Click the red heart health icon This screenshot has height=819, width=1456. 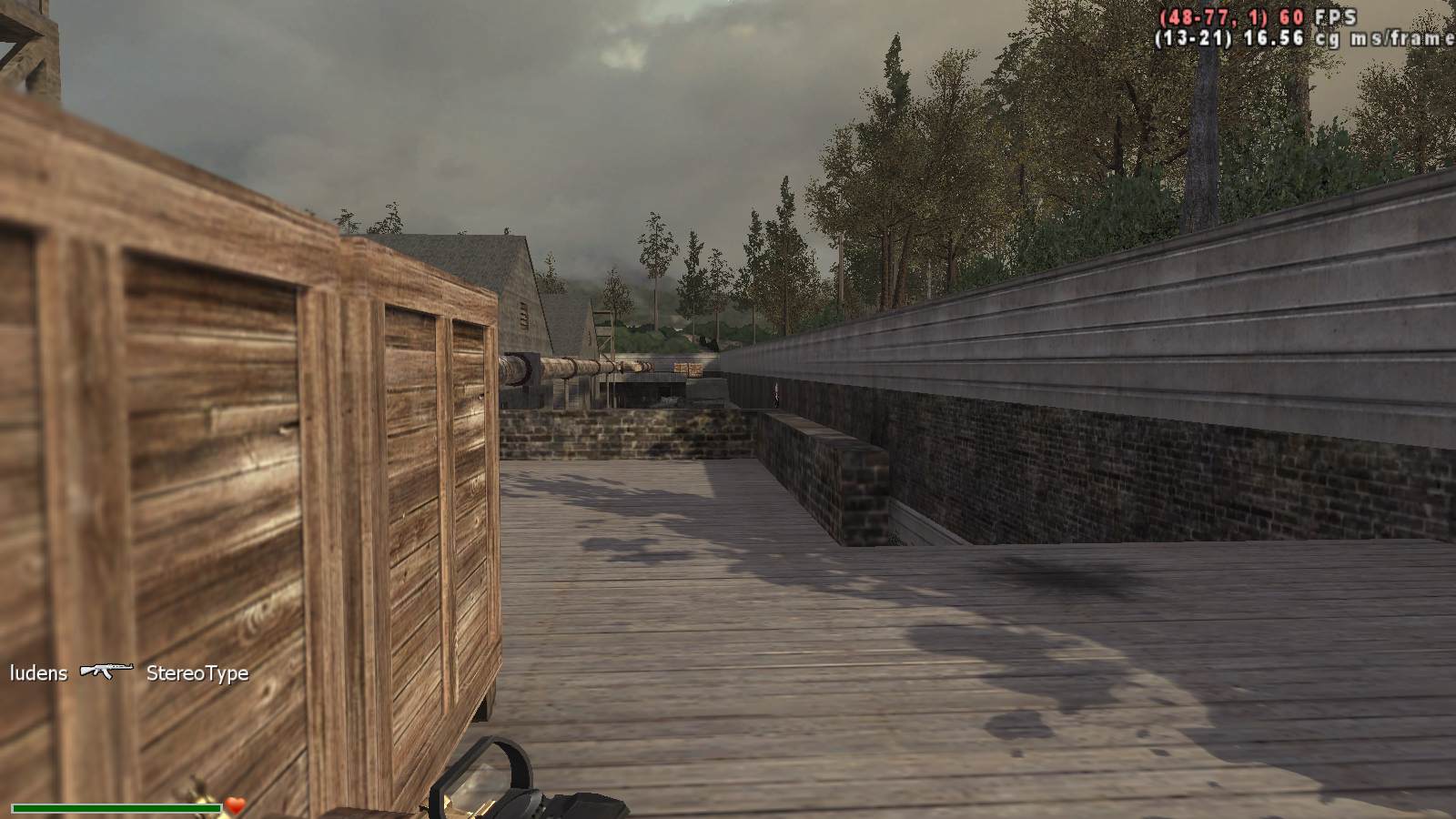pyautogui.click(x=236, y=805)
